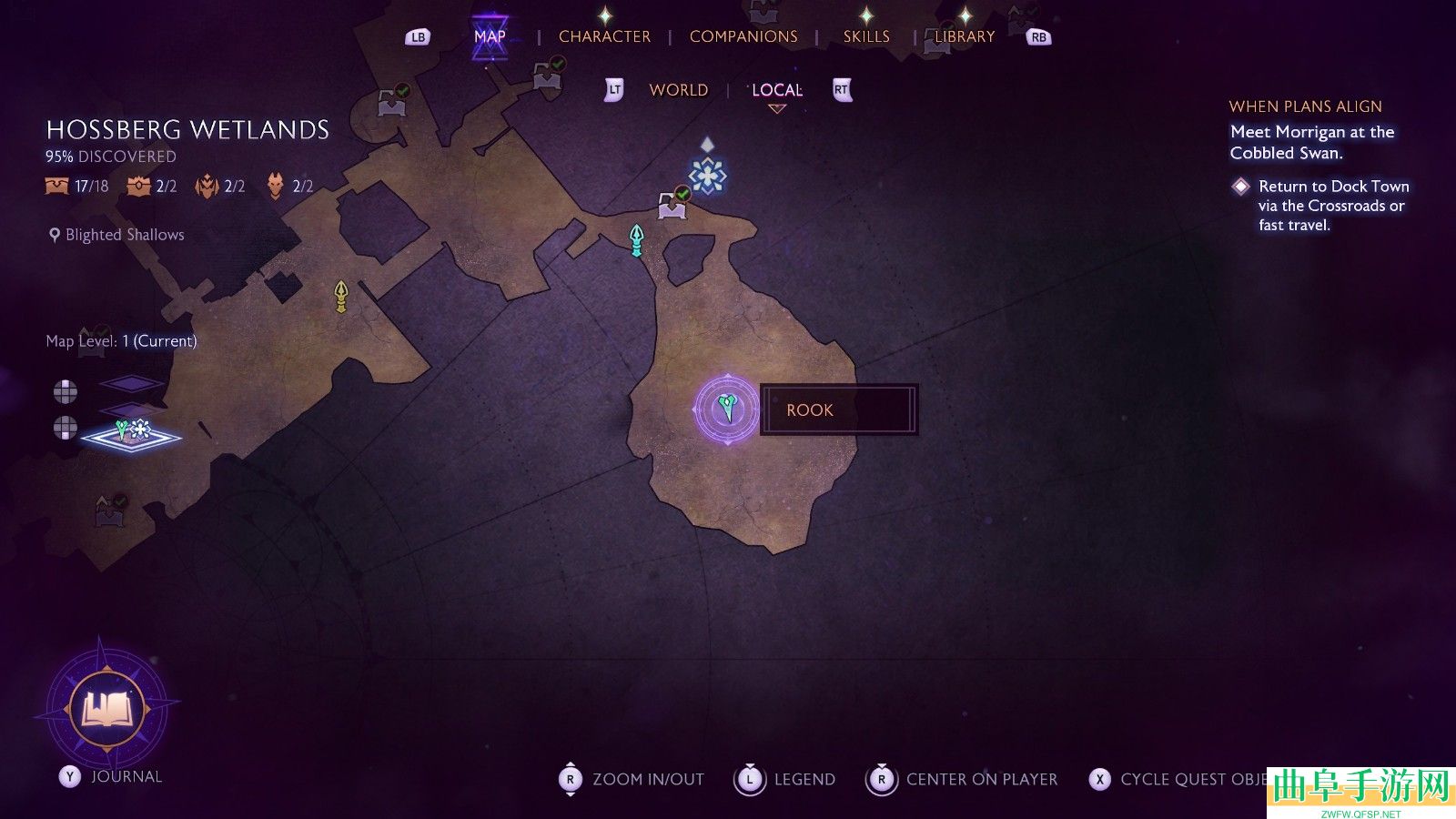Show the map Legend
Screen dimensions: 1456x819
coord(788,780)
